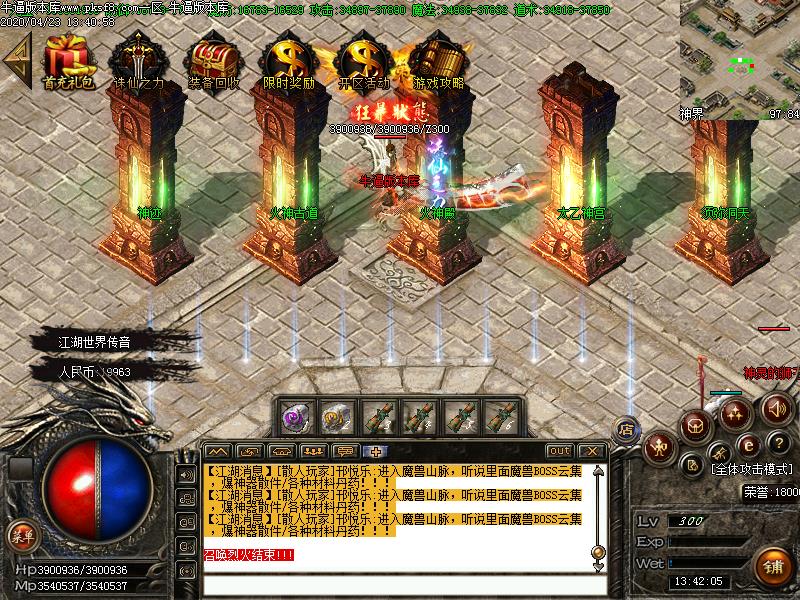Viewport: 800px width, 600px height.
Task: Open the 铺 shop button
Action: 771,565
